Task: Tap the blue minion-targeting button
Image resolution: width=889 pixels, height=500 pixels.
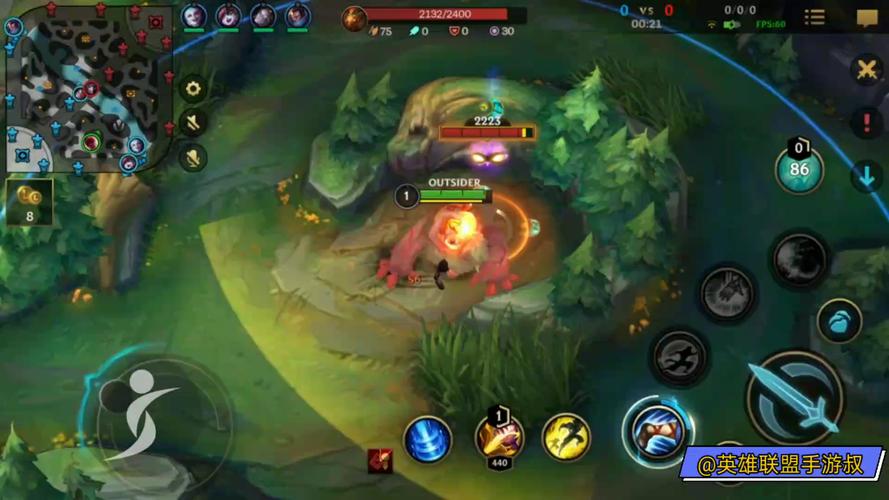Action: pos(839,322)
